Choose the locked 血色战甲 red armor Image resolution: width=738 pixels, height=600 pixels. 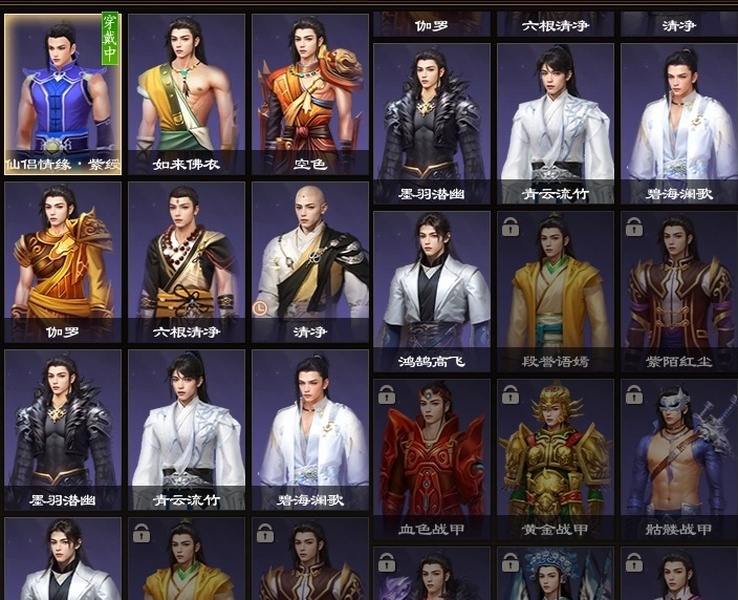tap(432, 458)
